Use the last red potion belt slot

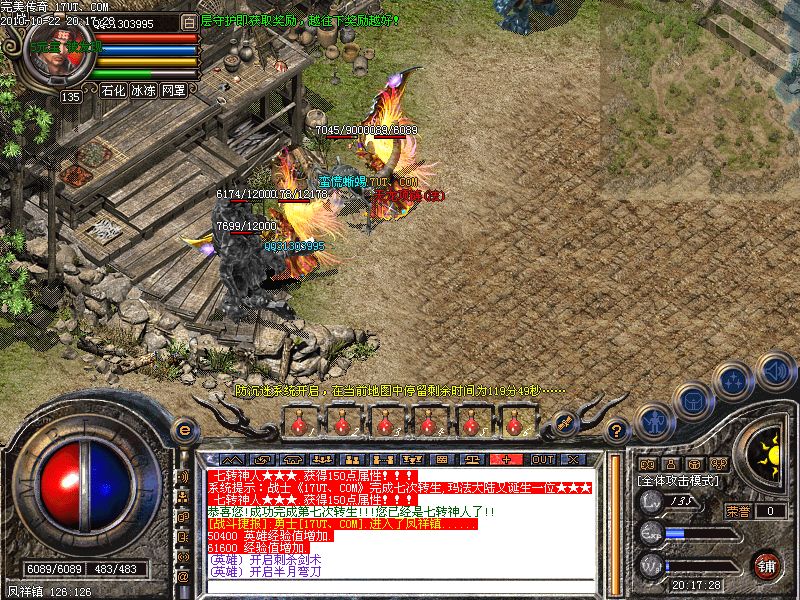click(x=516, y=422)
